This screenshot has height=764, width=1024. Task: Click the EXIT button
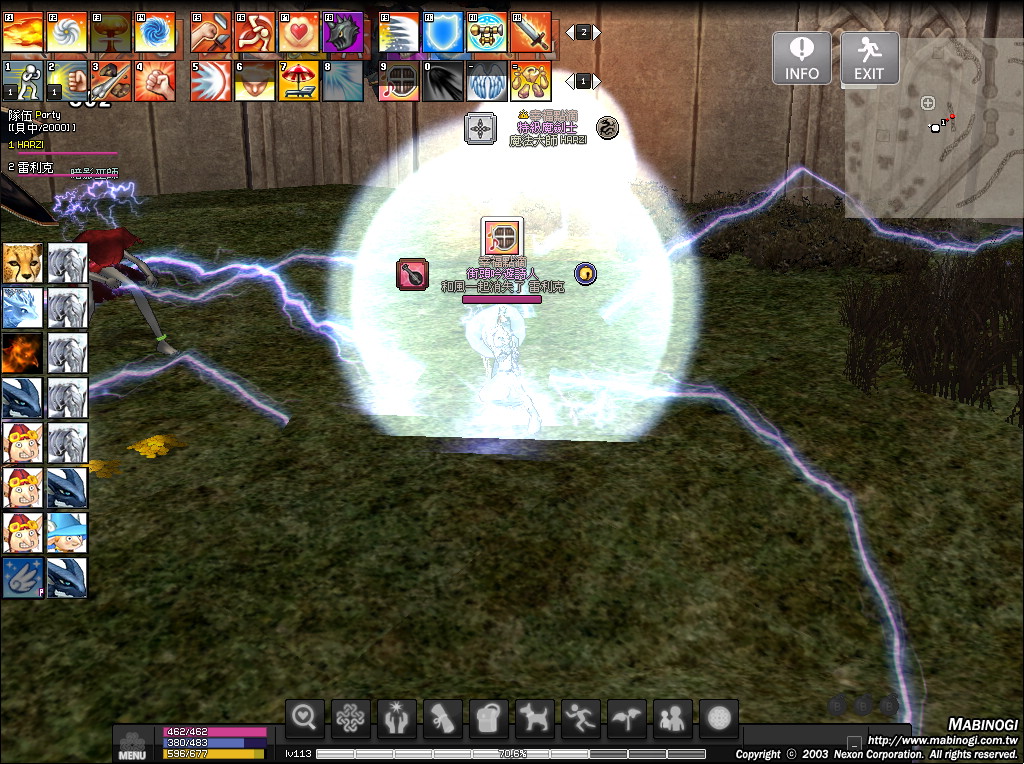click(x=869, y=58)
